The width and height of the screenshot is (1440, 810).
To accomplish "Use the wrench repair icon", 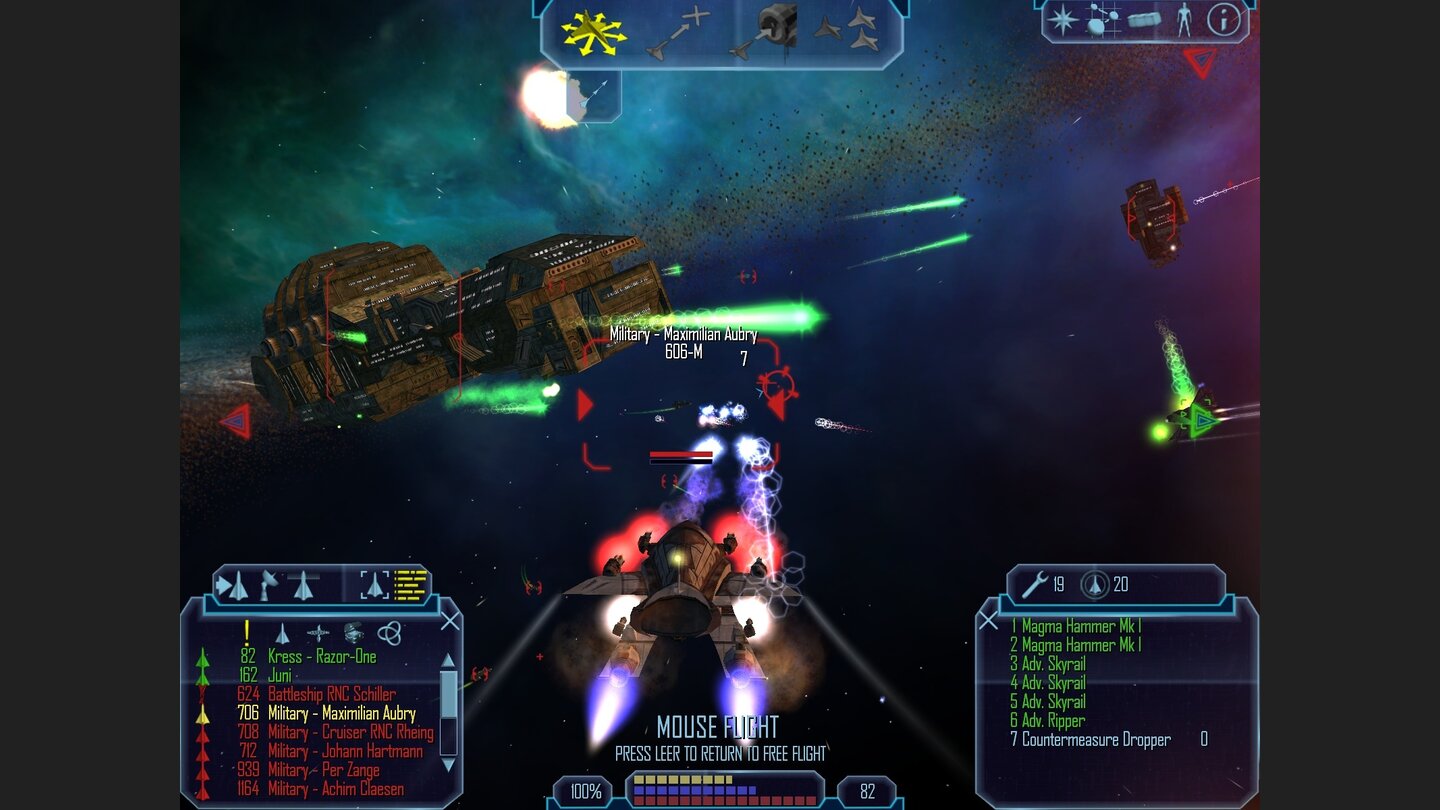I will pos(1033,583).
